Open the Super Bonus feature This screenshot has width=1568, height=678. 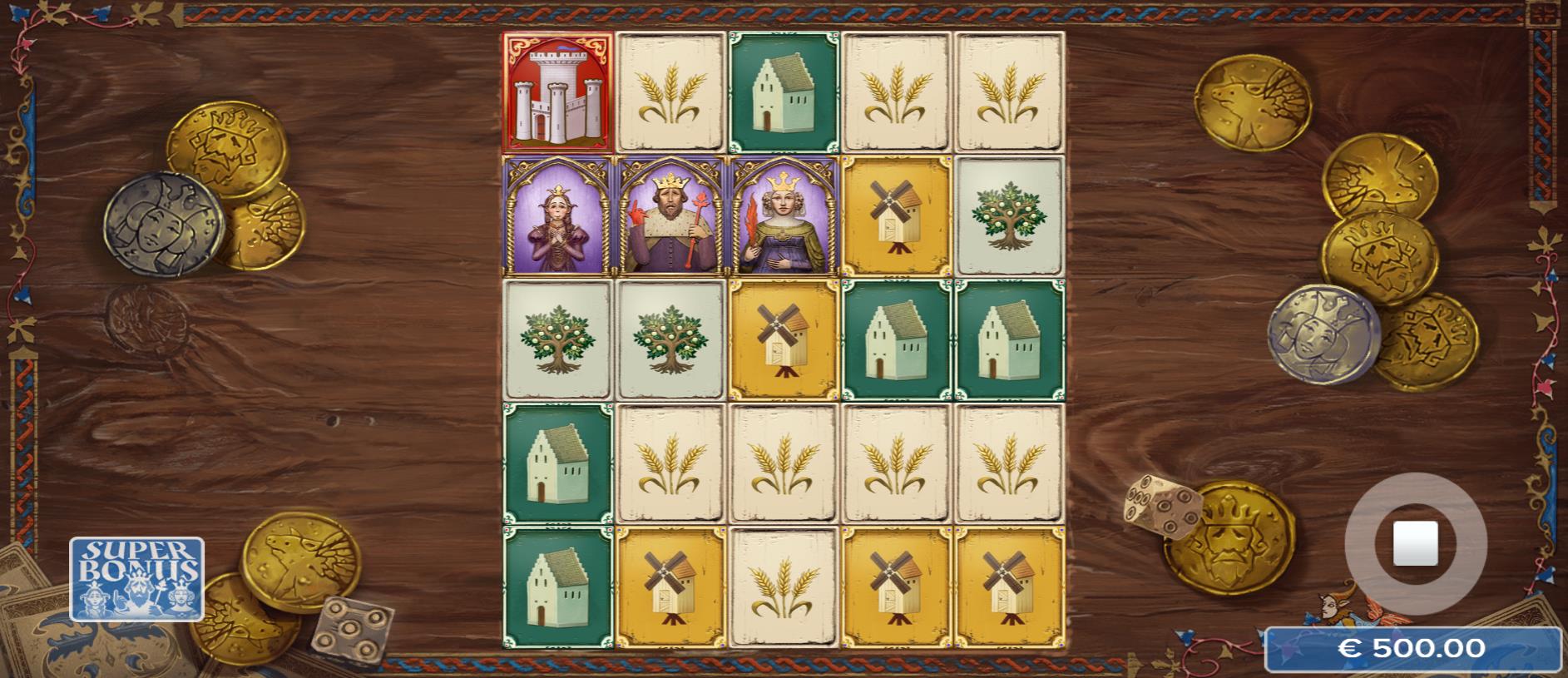[136, 578]
